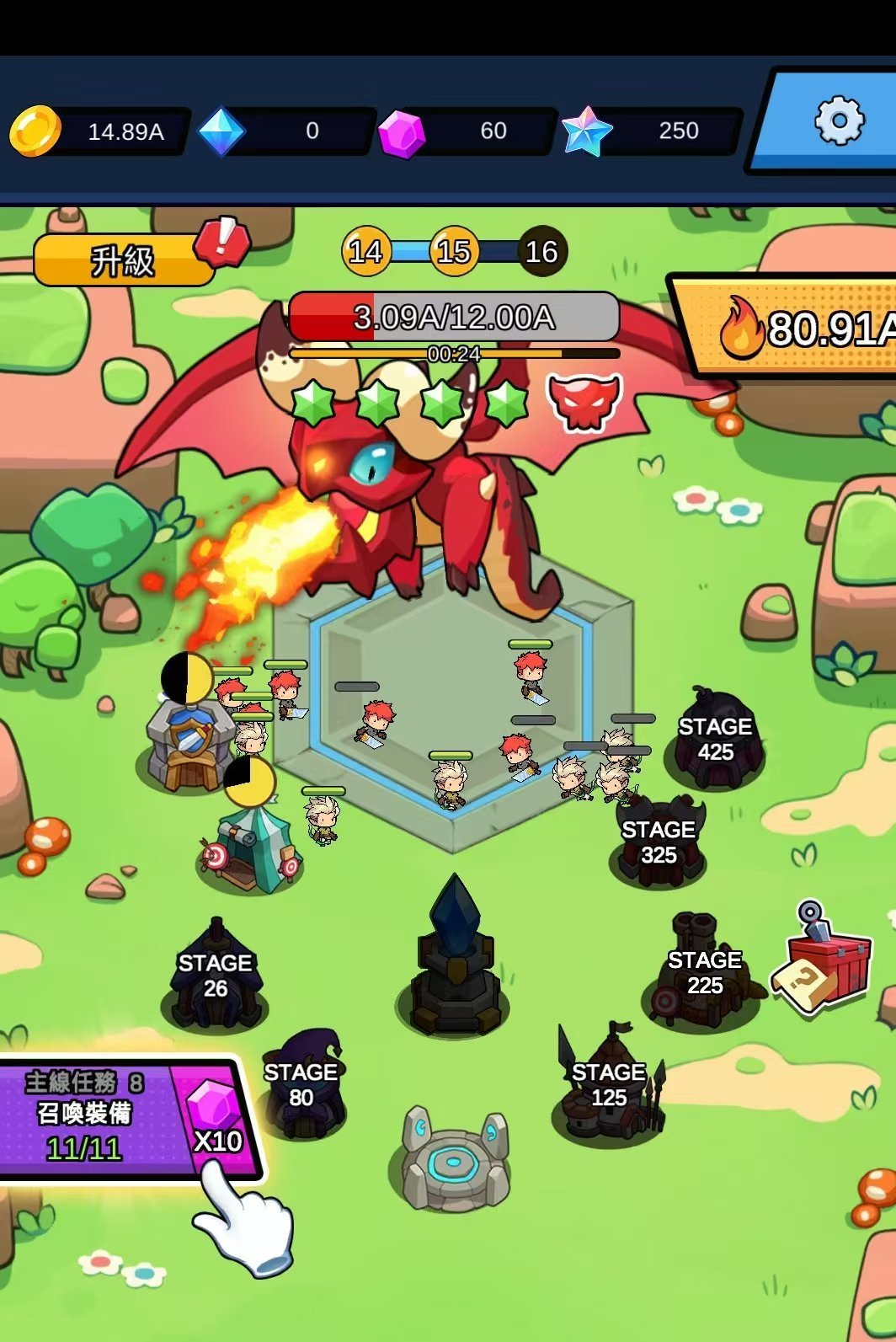Screen dimensions: 896x1342
Task: Tap the rainbow star currency counter
Action: click(653, 131)
